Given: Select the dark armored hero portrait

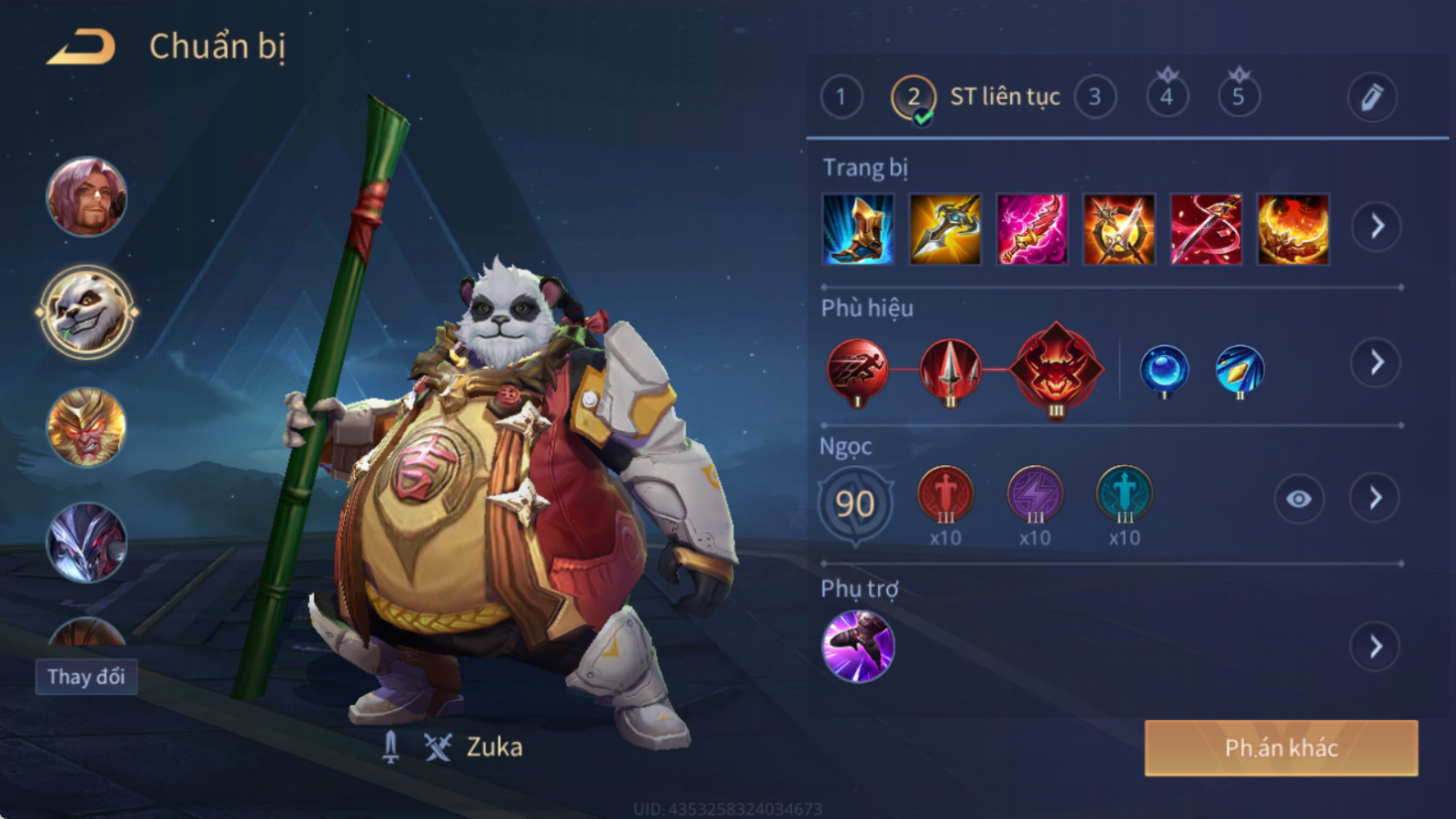Looking at the screenshot, I should click(x=86, y=541).
